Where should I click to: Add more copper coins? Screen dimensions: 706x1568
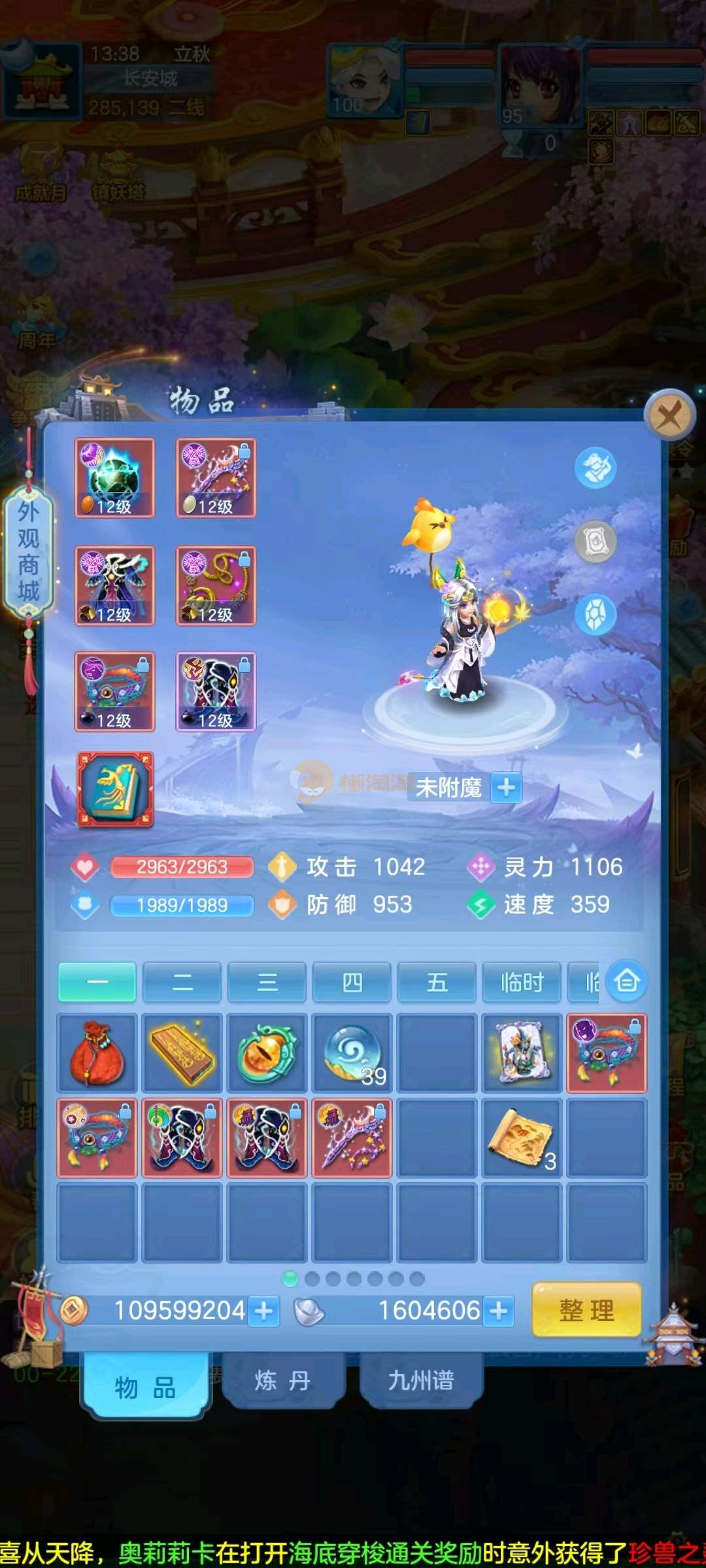click(264, 1311)
